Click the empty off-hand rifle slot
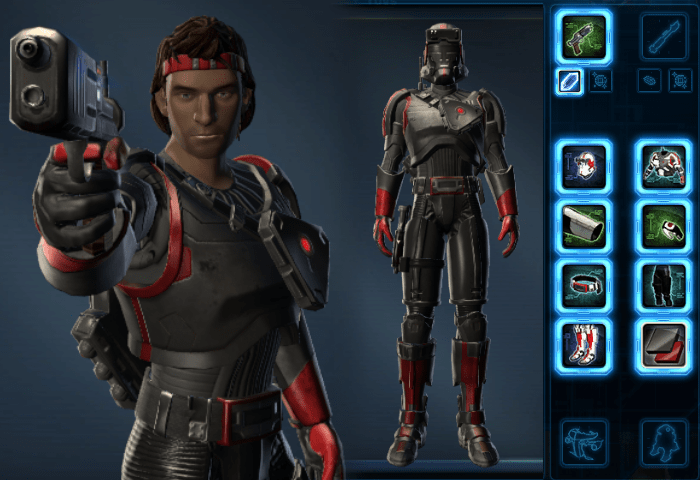This screenshot has width=700, height=480. (x=663, y=37)
